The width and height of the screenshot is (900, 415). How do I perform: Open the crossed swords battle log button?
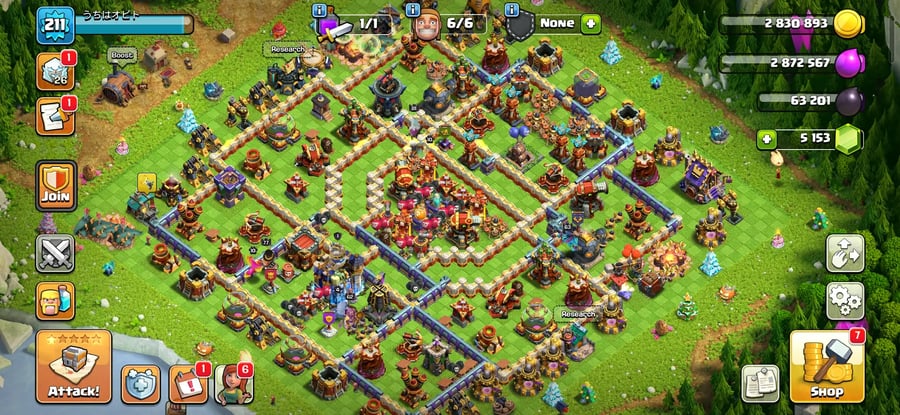click(x=55, y=253)
